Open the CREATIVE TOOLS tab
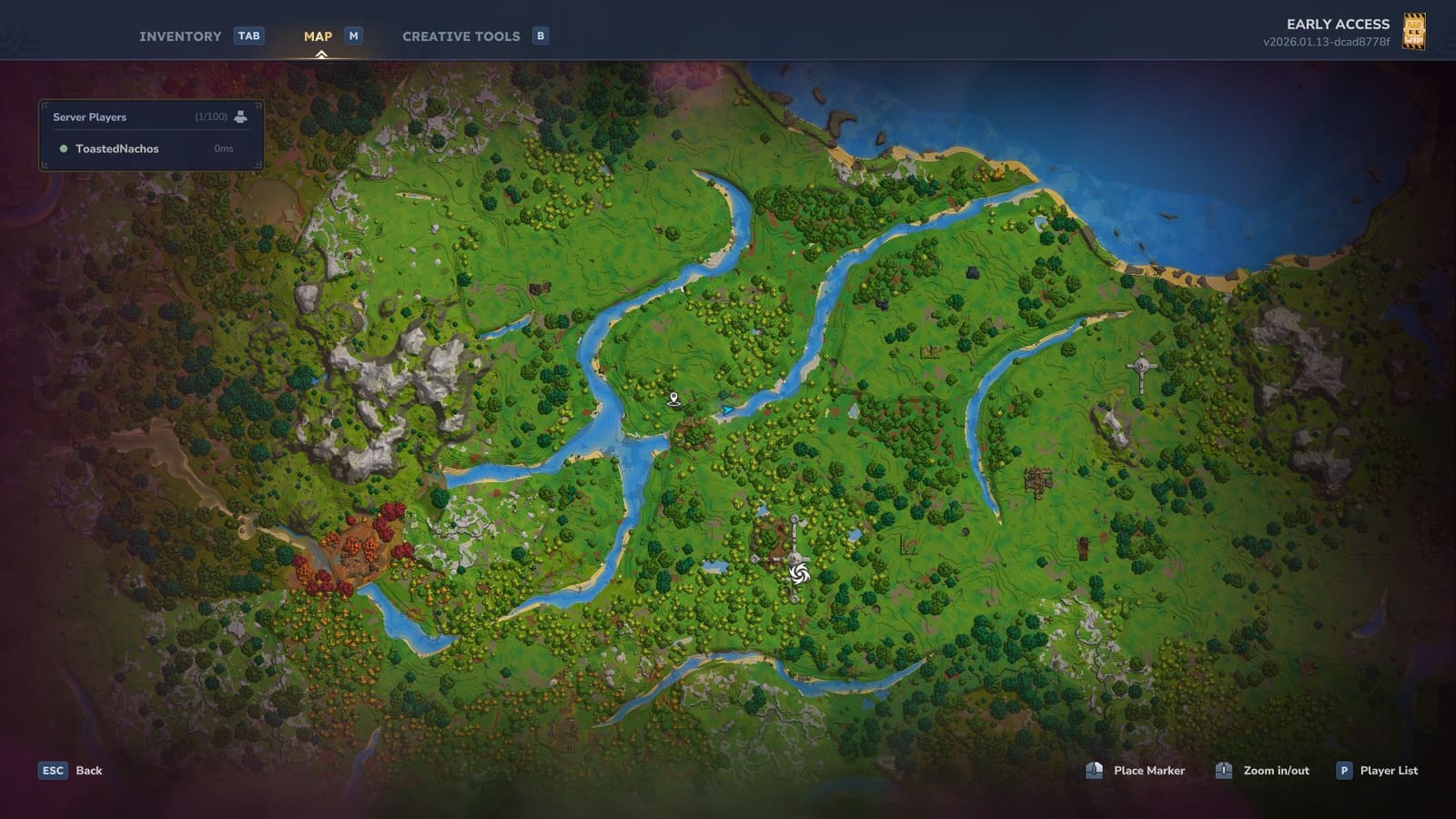1456x819 pixels. click(460, 36)
